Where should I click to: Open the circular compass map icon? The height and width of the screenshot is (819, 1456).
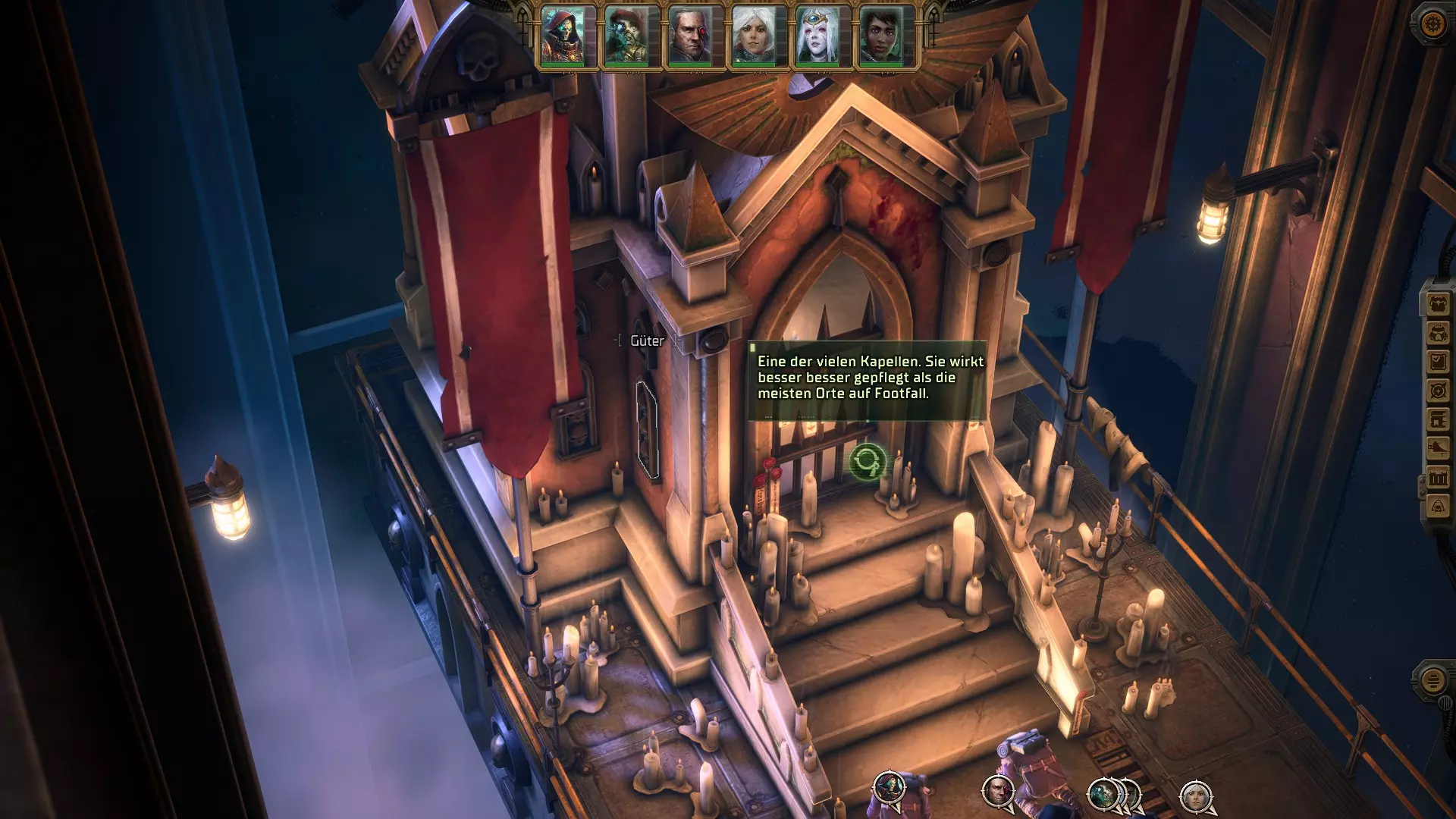pos(1439,391)
